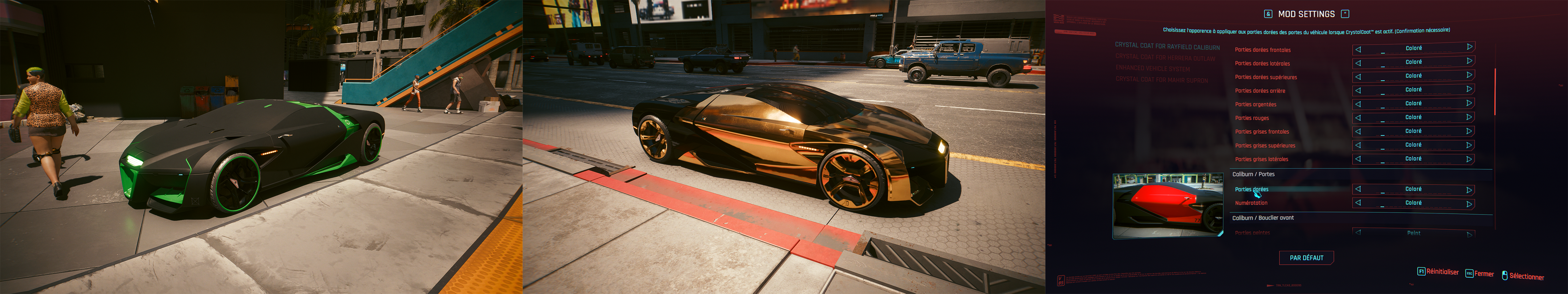1568x294 pixels.
Task: Open Crystal Coat for Herrera Outlaw settings
Action: pyautogui.click(x=1164, y=58)
